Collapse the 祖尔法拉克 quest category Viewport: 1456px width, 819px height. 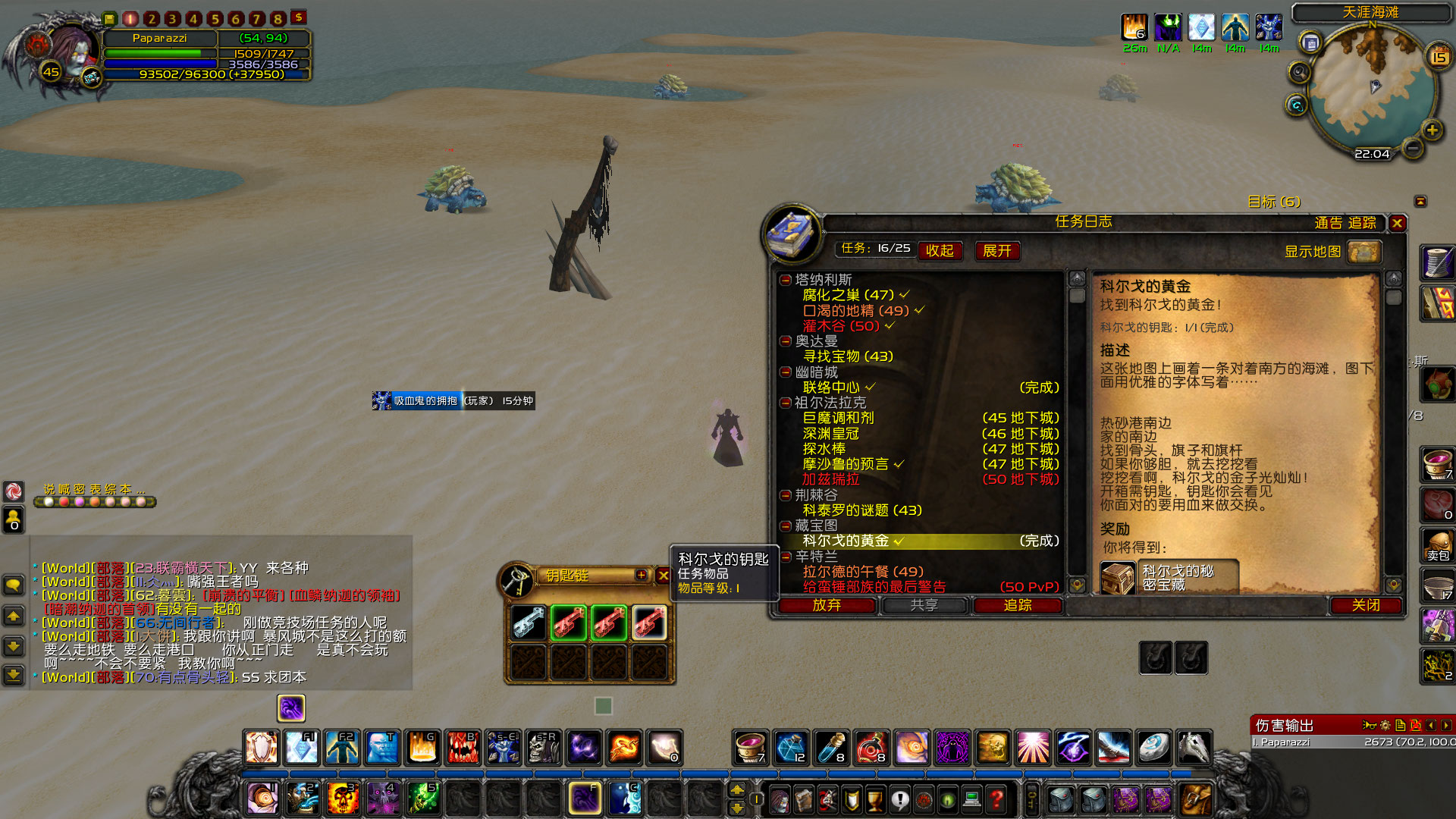784,403
